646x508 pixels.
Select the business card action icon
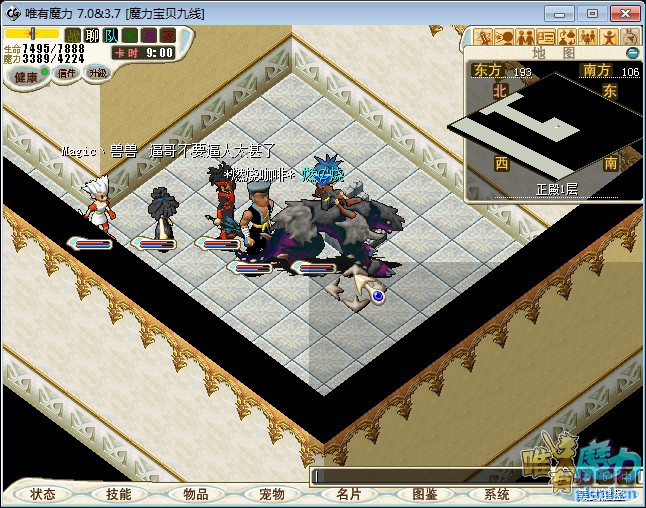pos(546,37)
